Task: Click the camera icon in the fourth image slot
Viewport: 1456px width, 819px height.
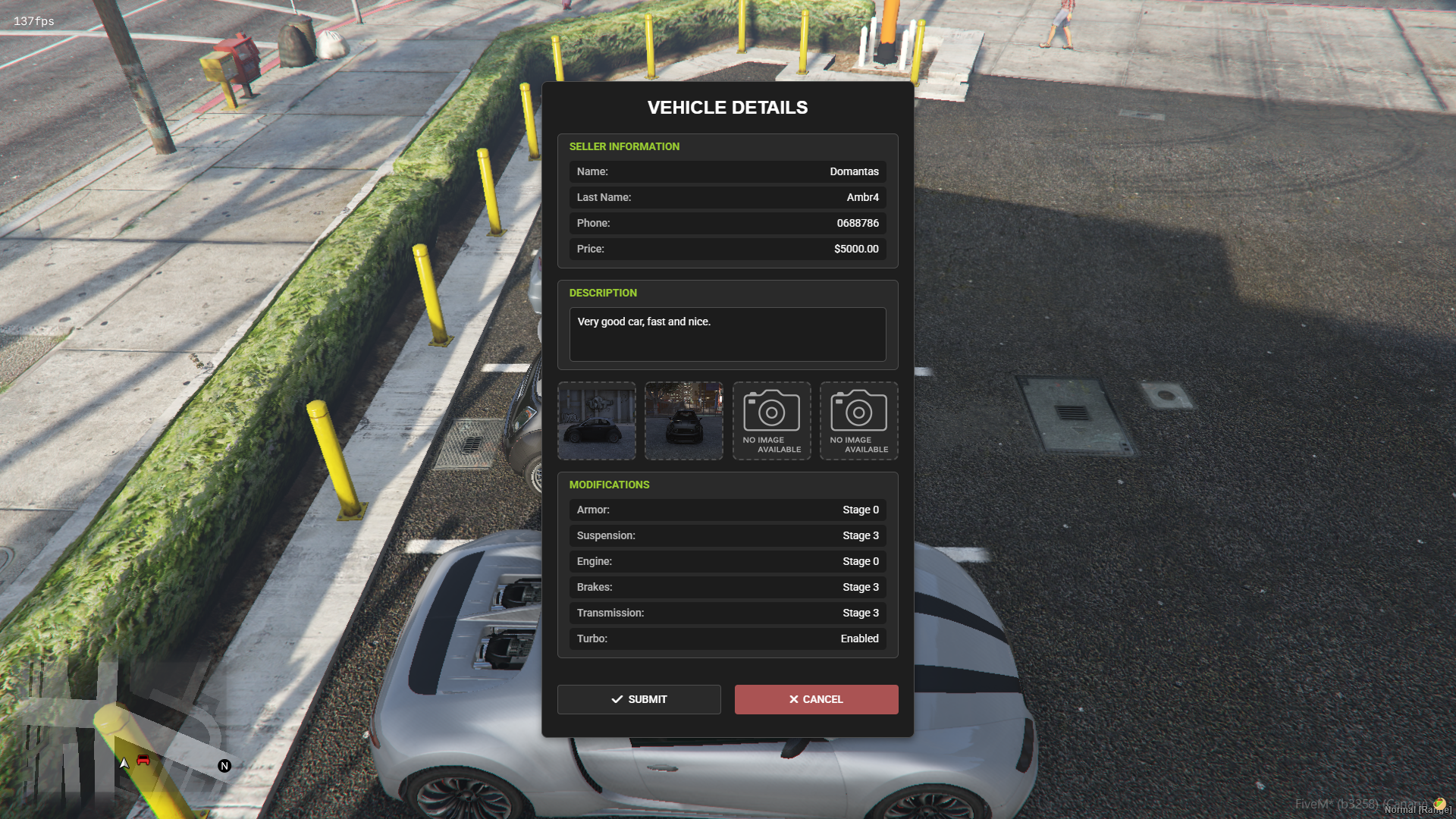Action: coord(858,412)
